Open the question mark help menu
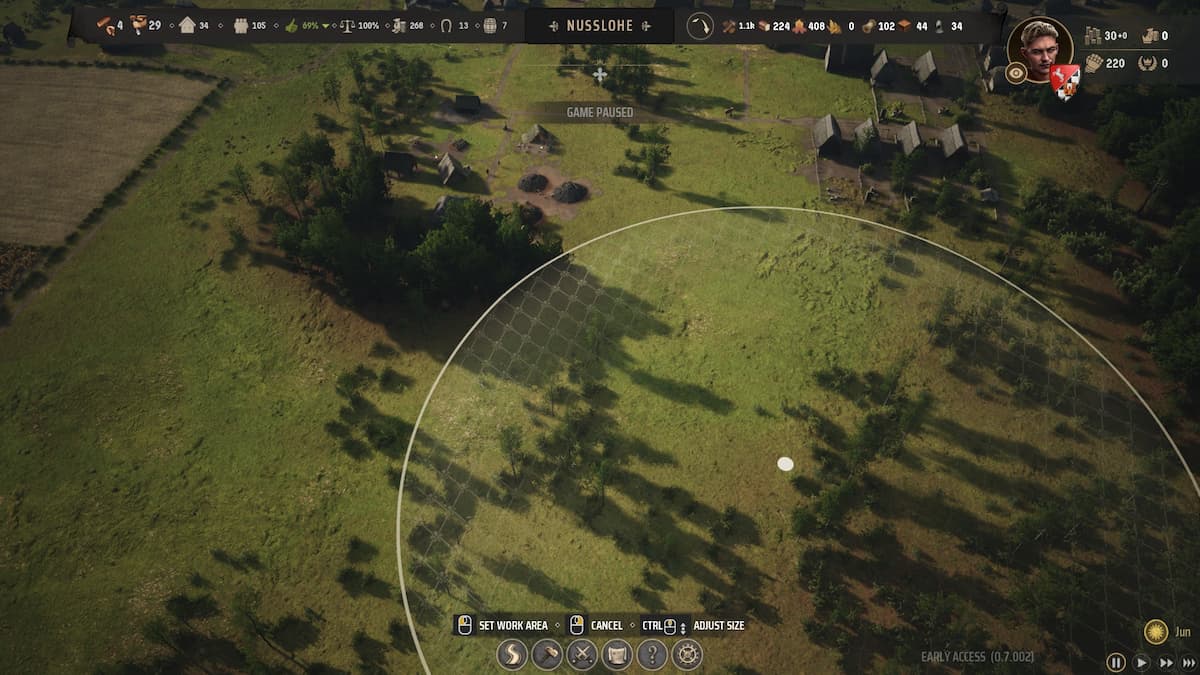The image size is (1200, 675). point(652,655)
